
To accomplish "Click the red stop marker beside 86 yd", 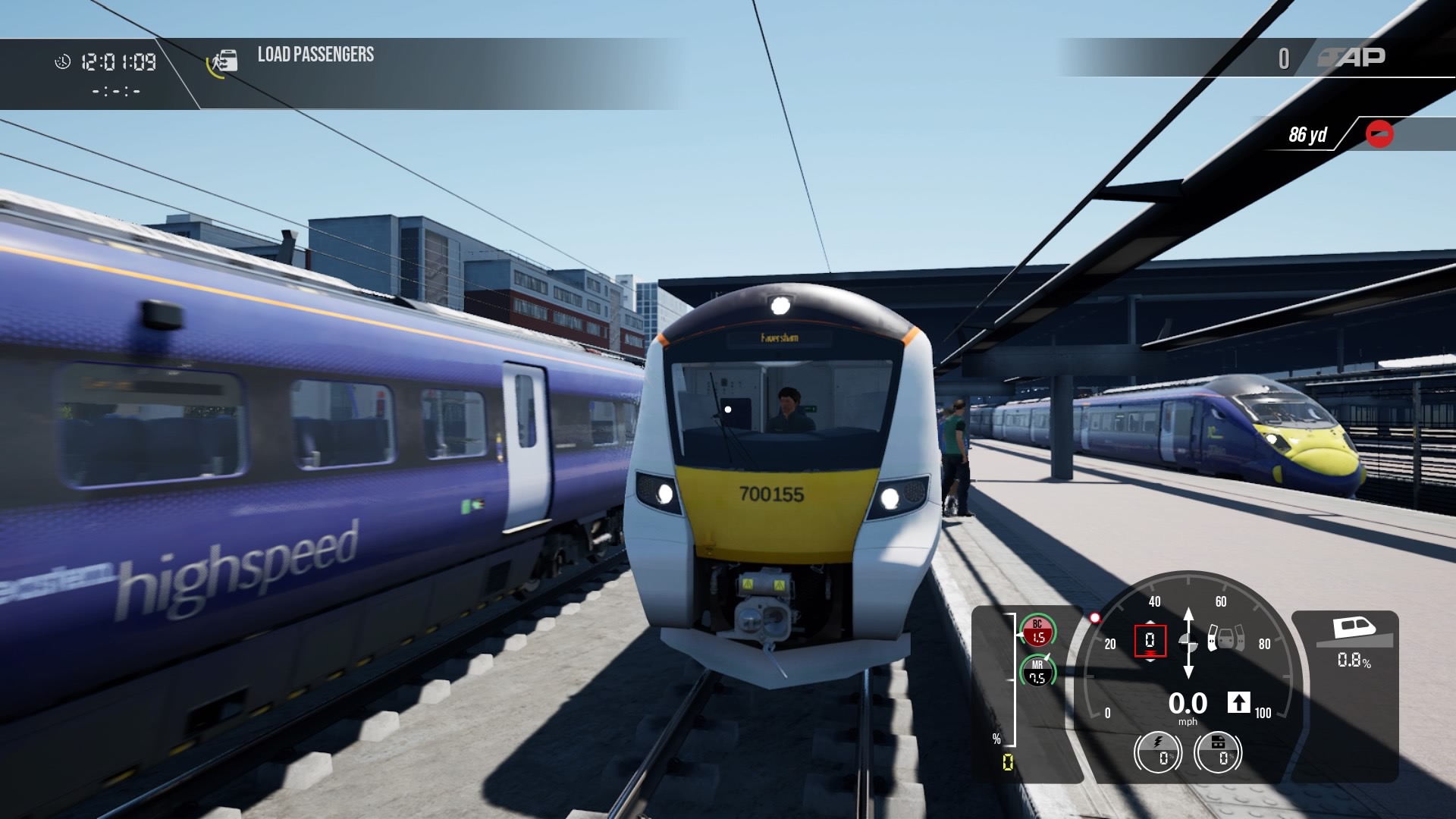I will click(x=1380, y=134).
